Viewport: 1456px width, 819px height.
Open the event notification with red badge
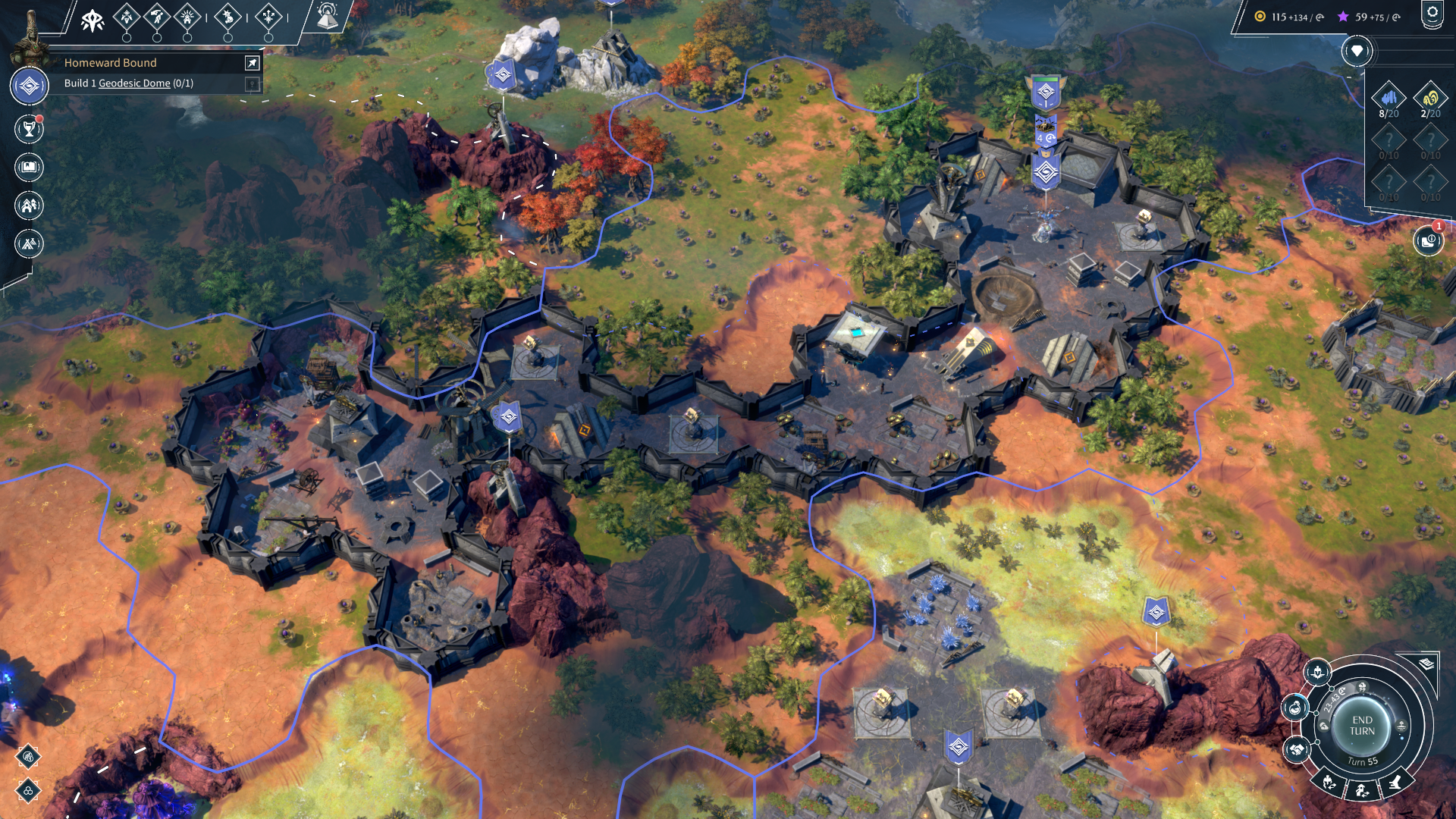(x=1428, y=241)
